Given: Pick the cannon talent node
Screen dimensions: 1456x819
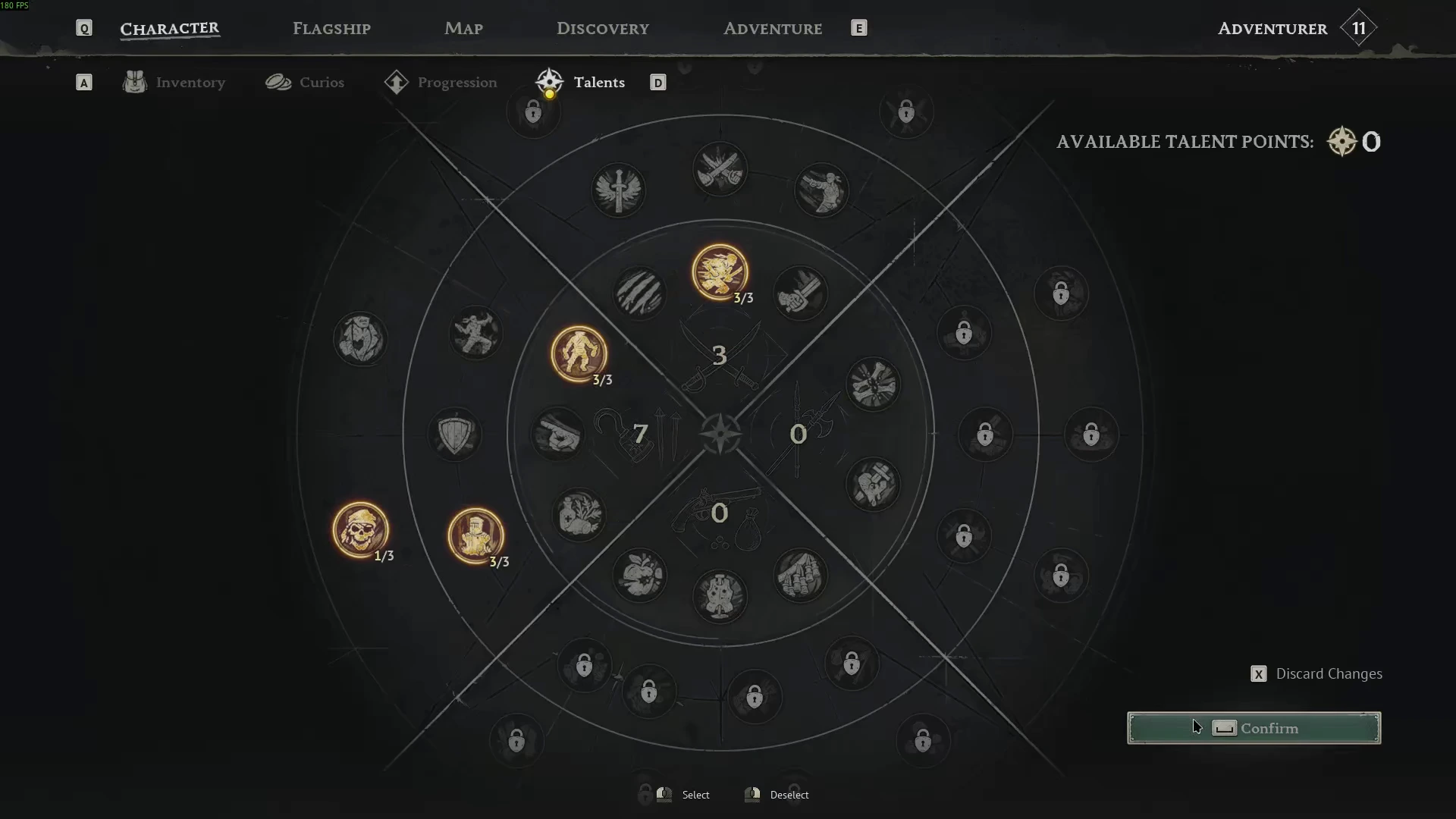Looking at the screenshot, I should (x=557, y=435).
